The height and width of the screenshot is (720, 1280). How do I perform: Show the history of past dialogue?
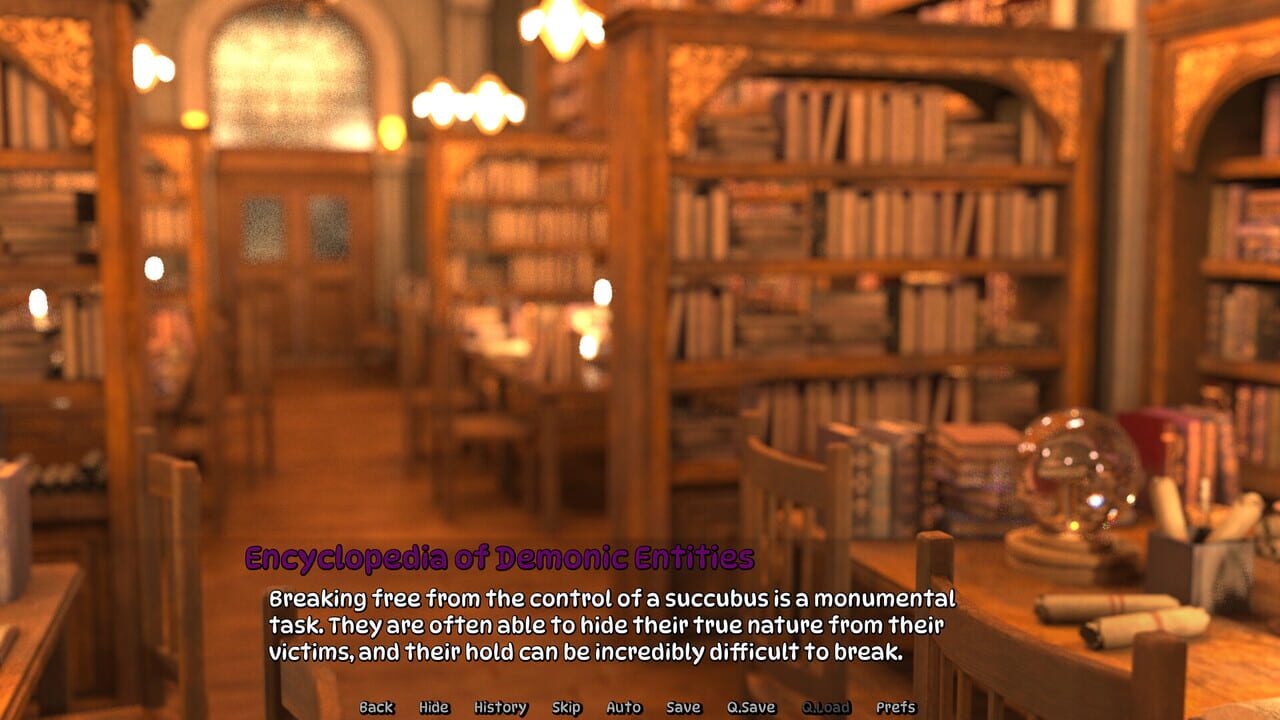click(501, 707)
